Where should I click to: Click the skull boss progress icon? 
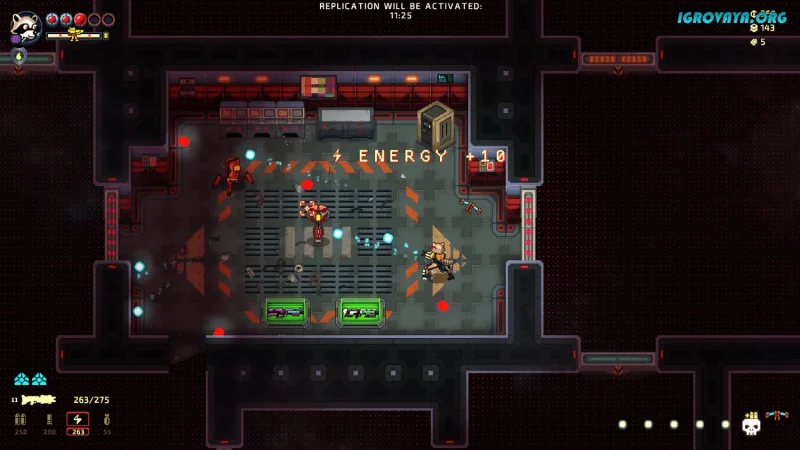click(751, 425)
